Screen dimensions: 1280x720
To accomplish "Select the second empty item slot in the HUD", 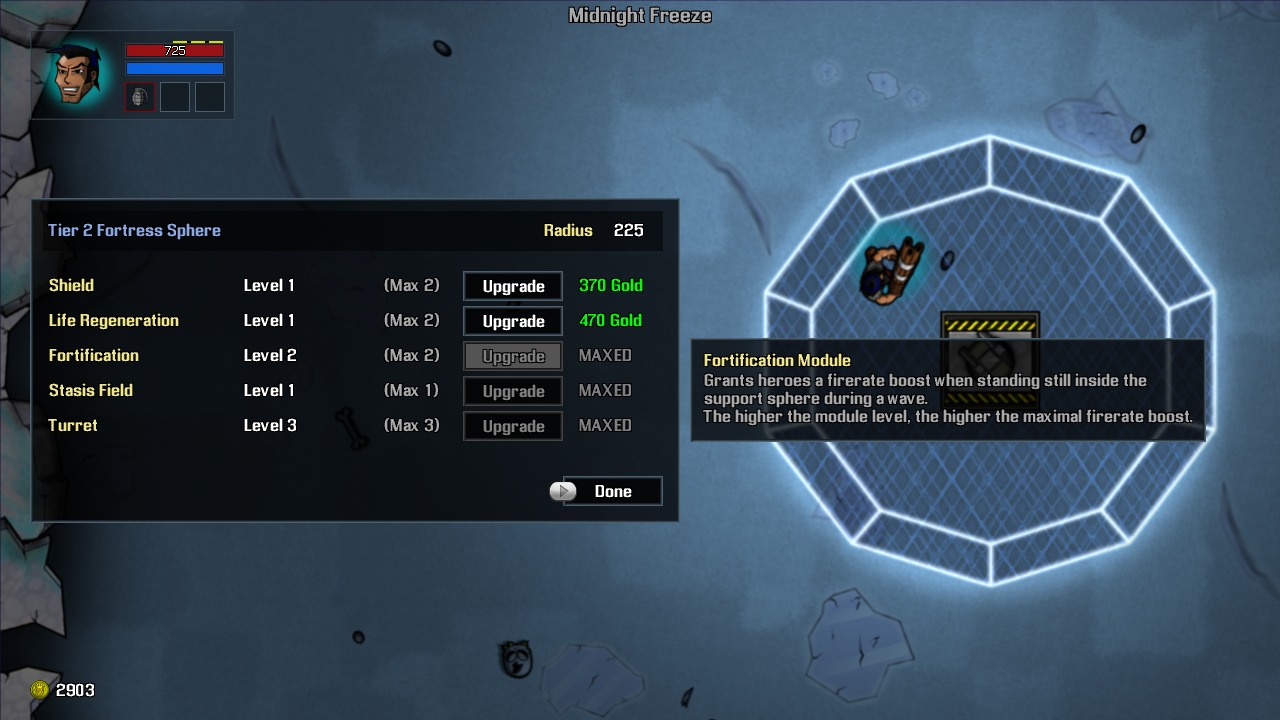I will pos(175,96).
